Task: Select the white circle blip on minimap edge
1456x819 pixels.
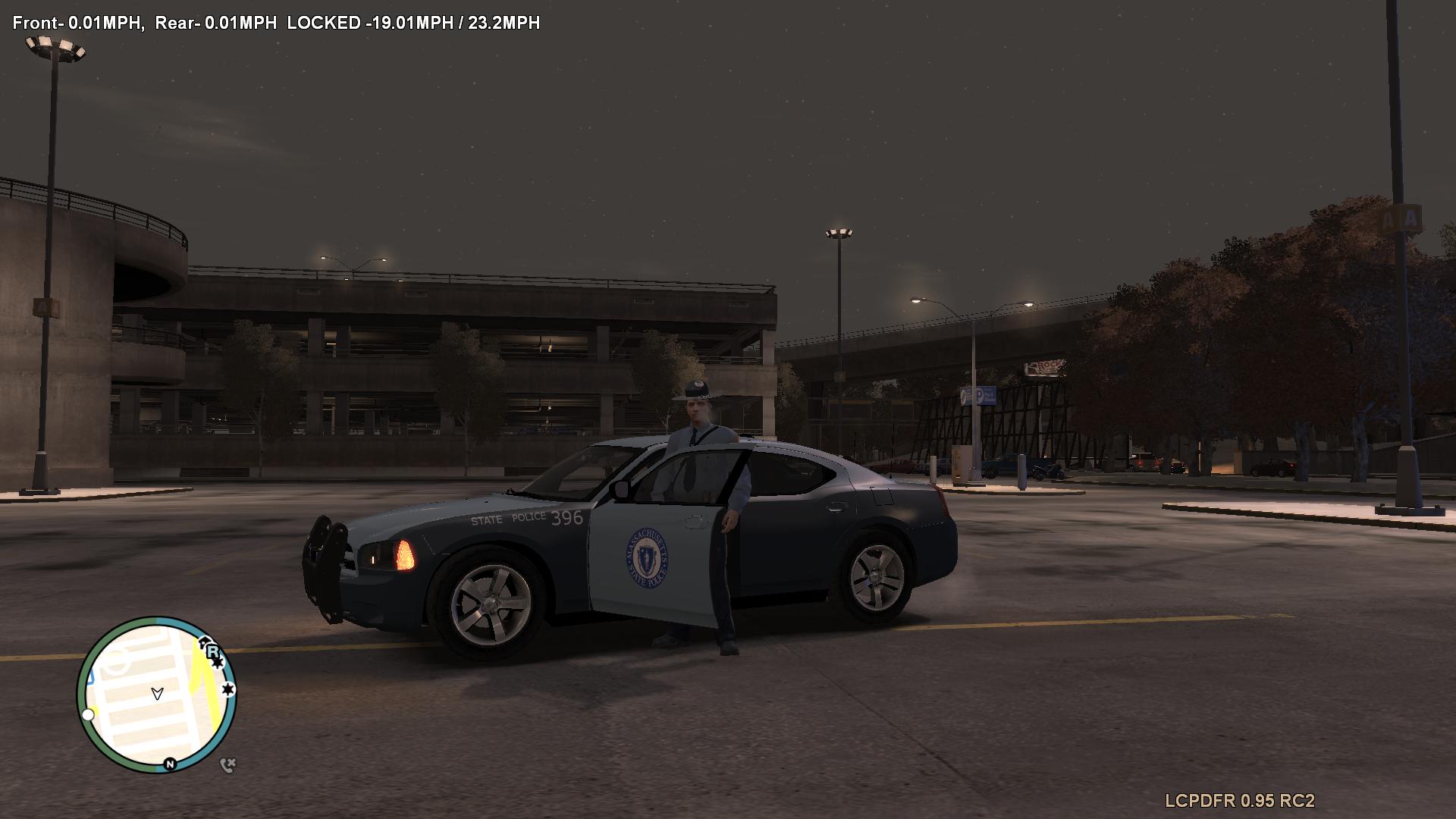Action: click(88, 714)
